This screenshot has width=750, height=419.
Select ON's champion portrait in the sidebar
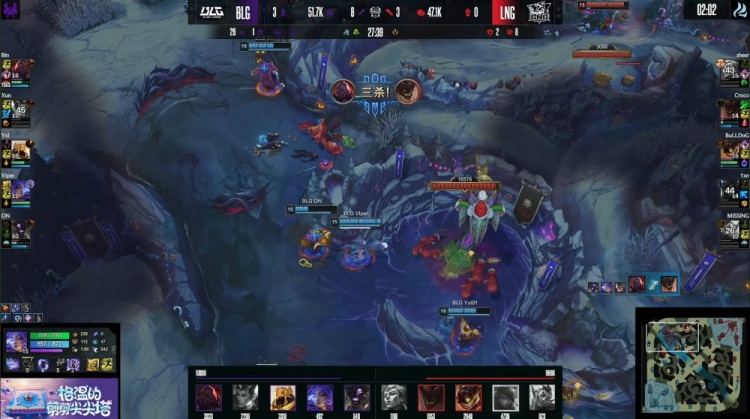point(19,229)
